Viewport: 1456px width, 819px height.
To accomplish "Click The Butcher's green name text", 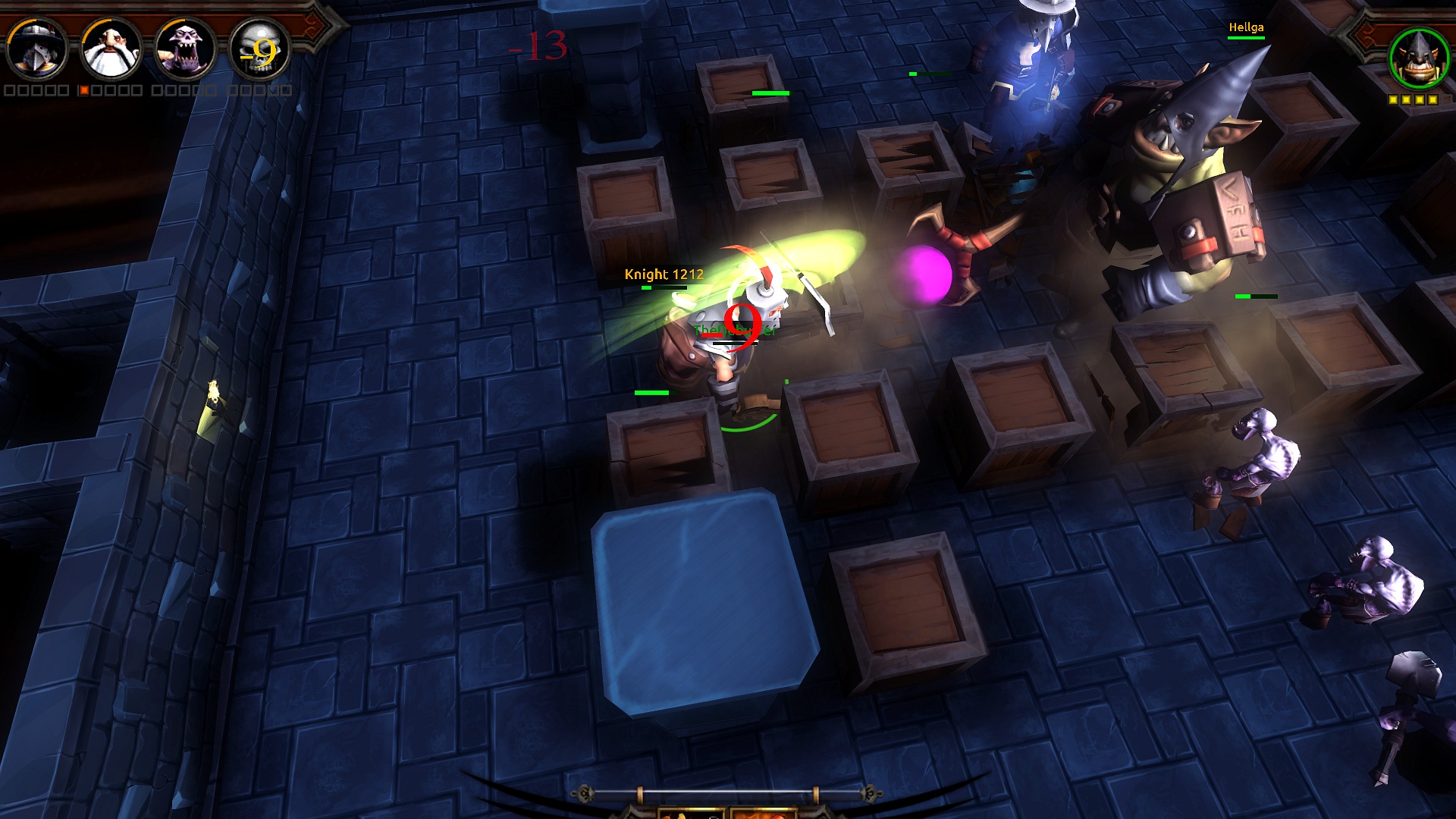I will [x=734, y=329].
